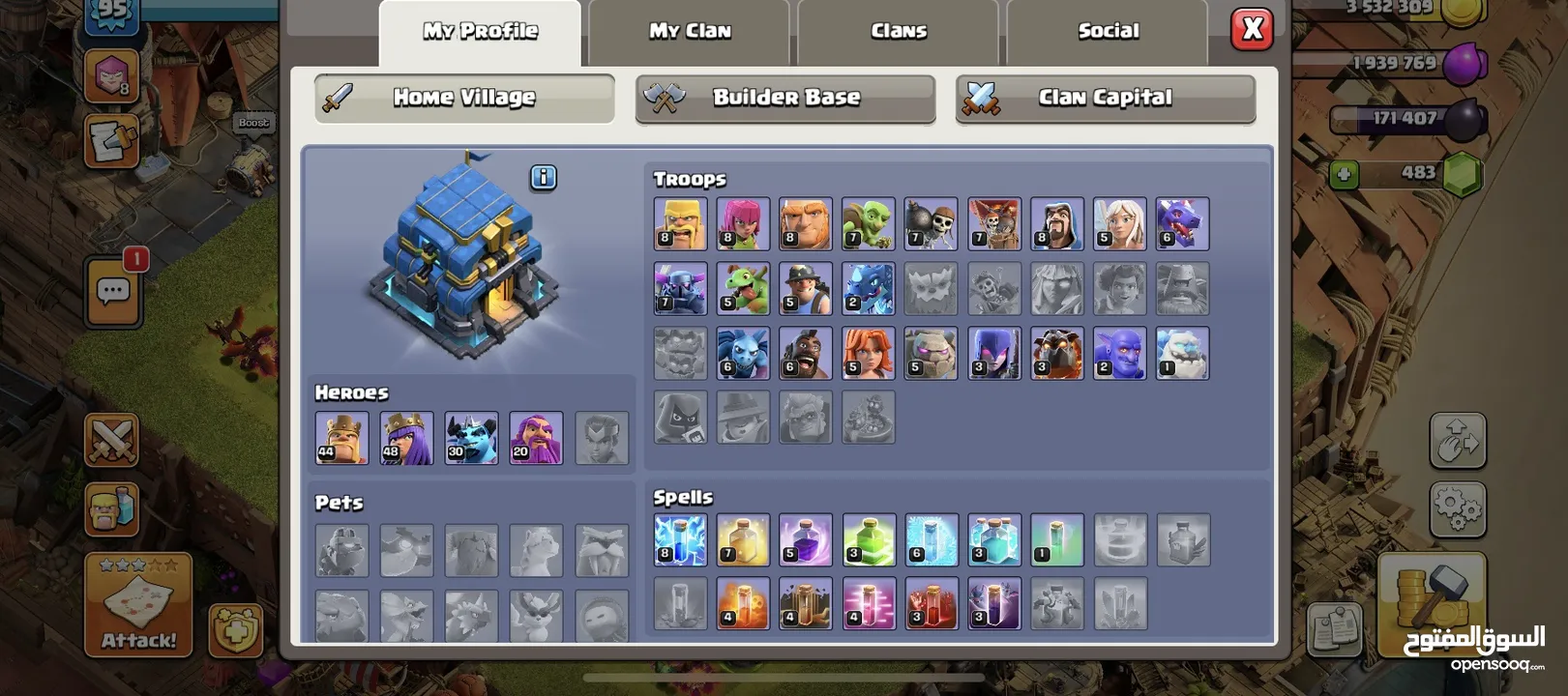
Task: Close the profile window
Action: pyautogui.click(x=1252, y=29)
